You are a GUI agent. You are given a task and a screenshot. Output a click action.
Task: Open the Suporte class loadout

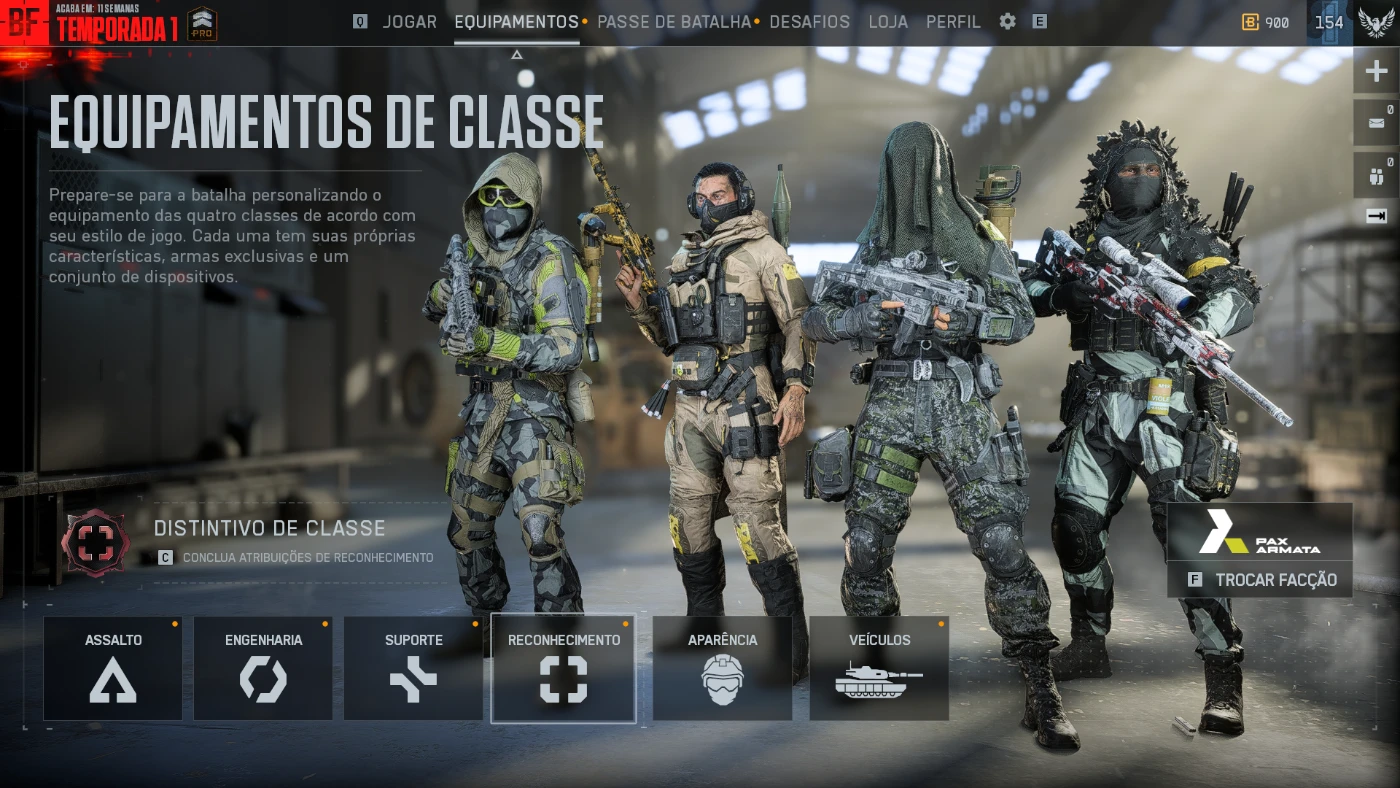[413, 668]
